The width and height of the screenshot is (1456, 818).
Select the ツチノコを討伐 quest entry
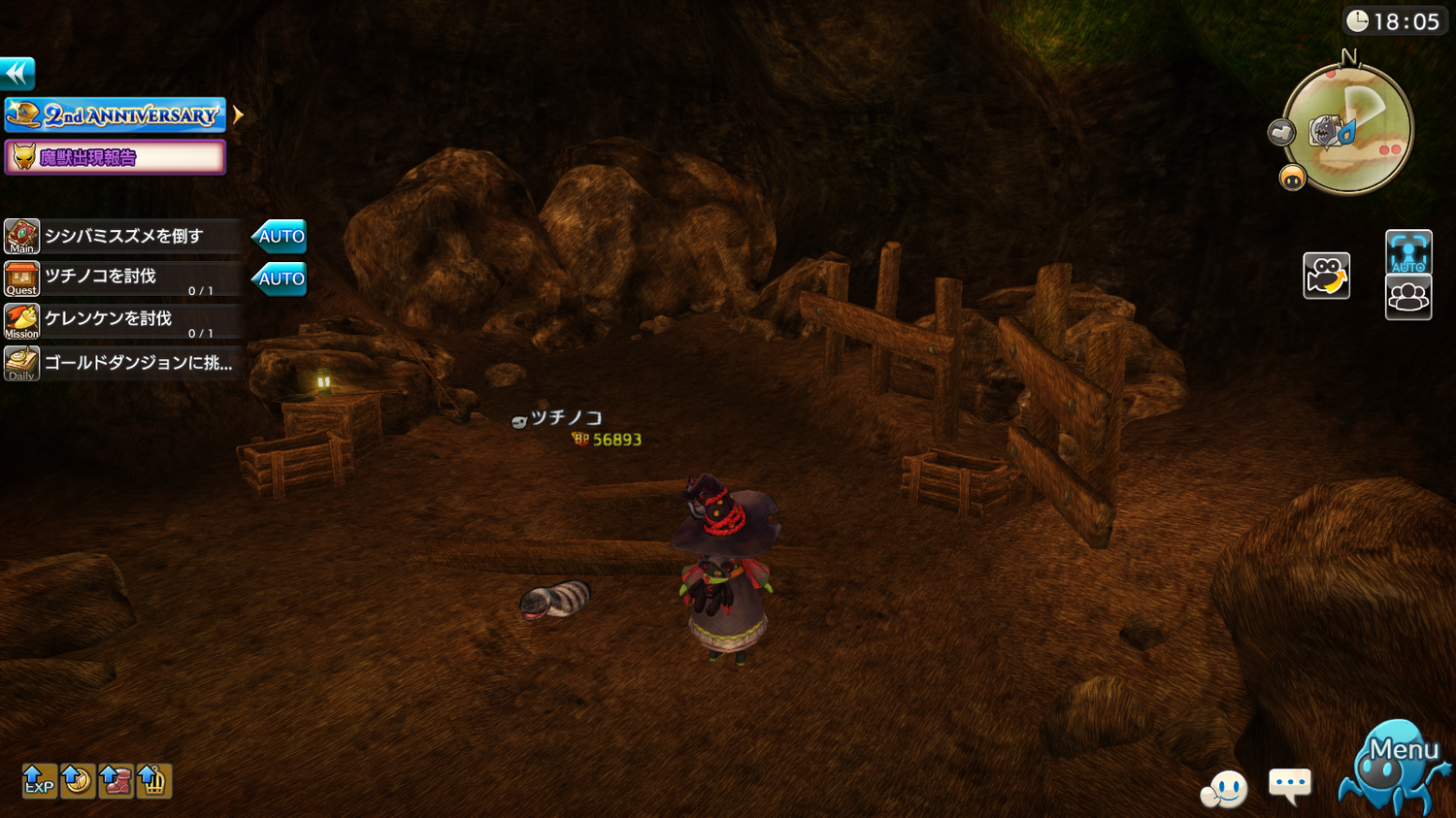pyautogui.click(x=122, y=278)
